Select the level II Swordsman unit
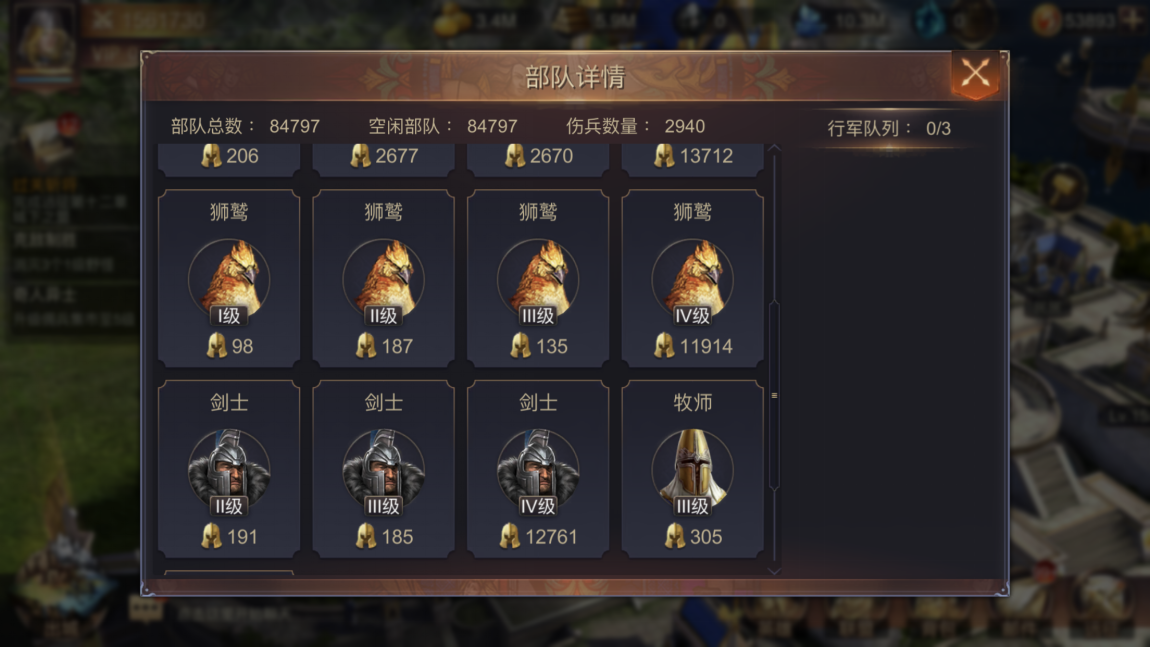Image resolution: width=1150 pixels, height=647 pixels. click(x=229, y=469)
